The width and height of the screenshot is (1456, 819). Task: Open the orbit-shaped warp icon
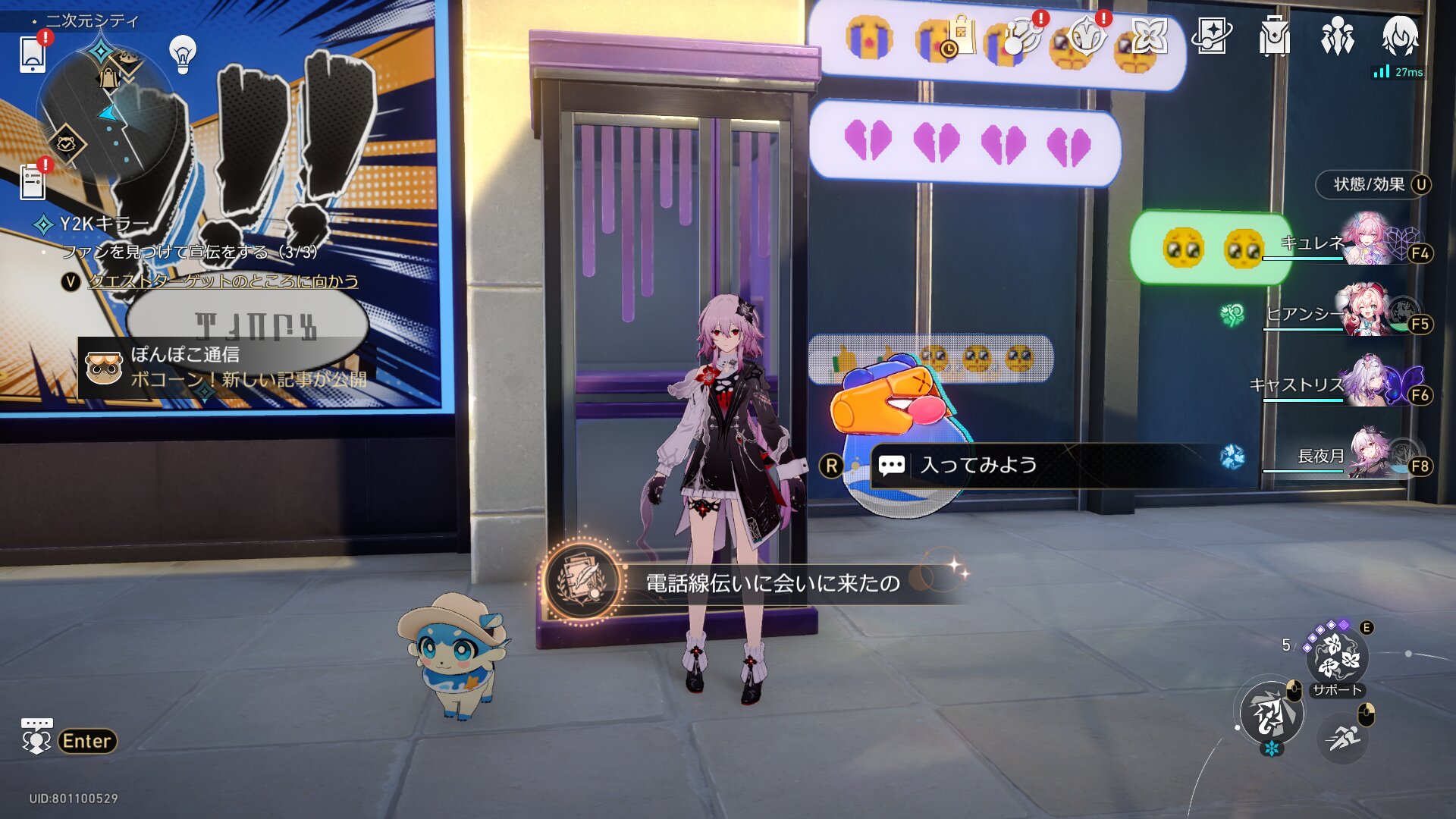1023,36
